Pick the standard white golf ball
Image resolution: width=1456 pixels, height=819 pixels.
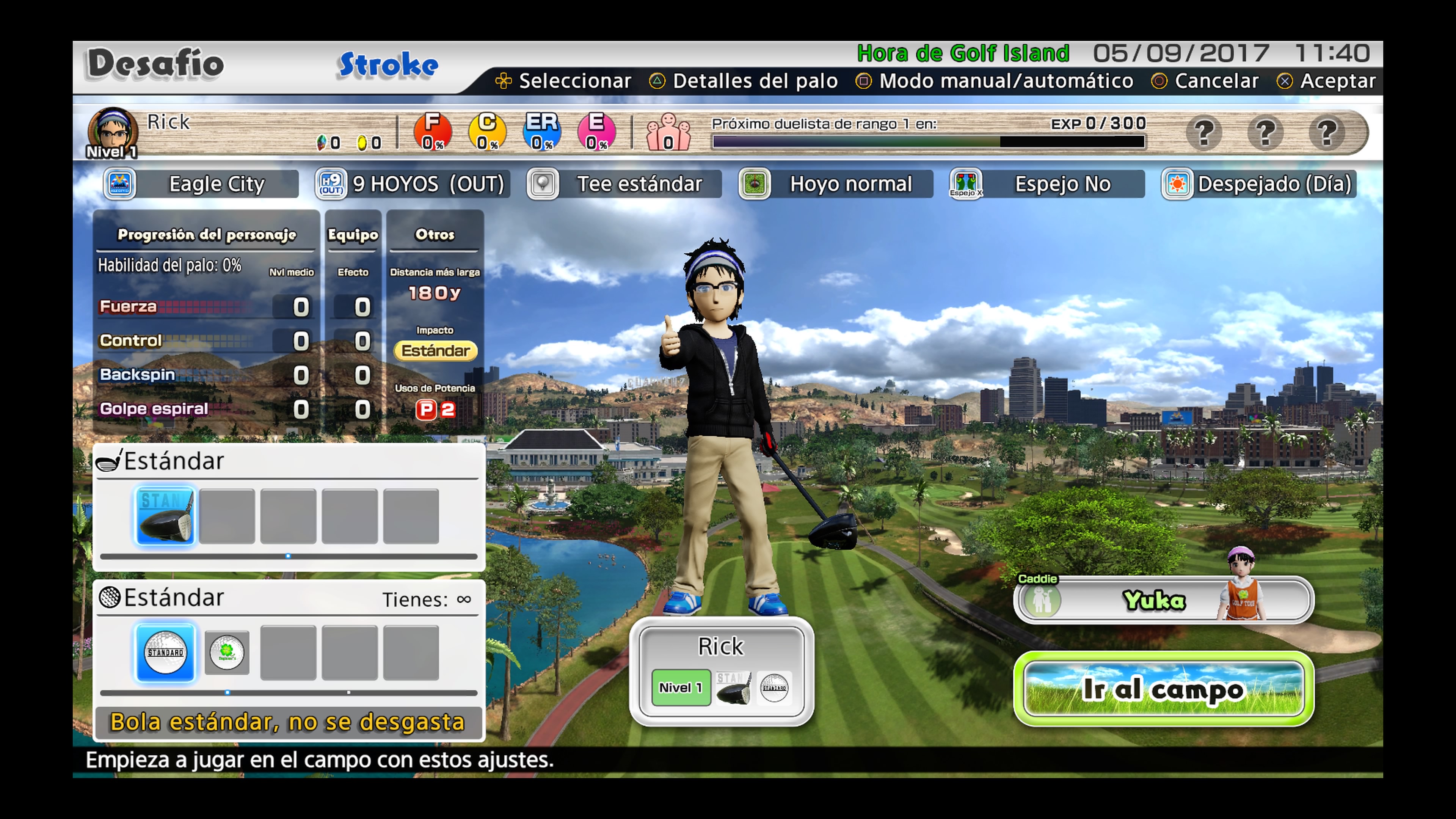tap(166, 653)
